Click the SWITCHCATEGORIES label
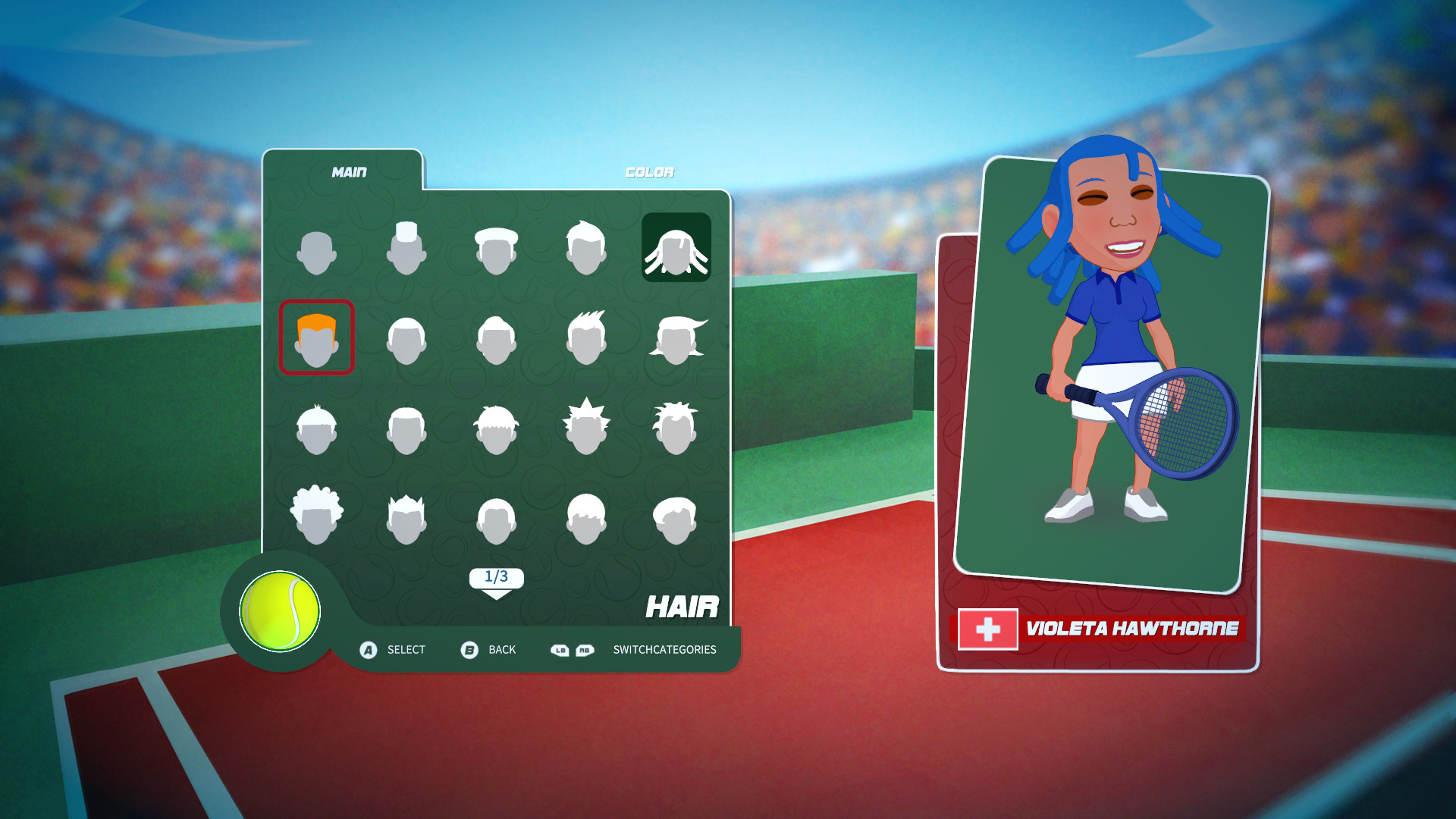This screenshot has height=819, width=1456. (665, 650)
